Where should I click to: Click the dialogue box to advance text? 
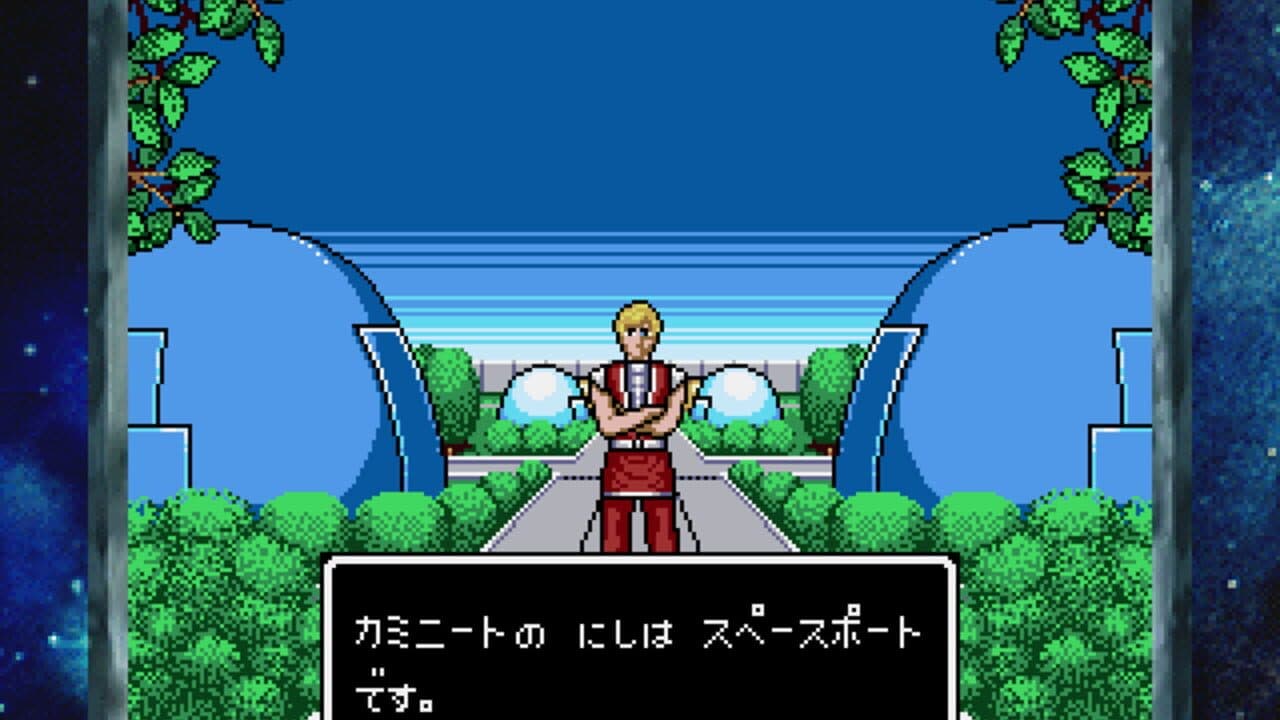[x=640, y=640]
